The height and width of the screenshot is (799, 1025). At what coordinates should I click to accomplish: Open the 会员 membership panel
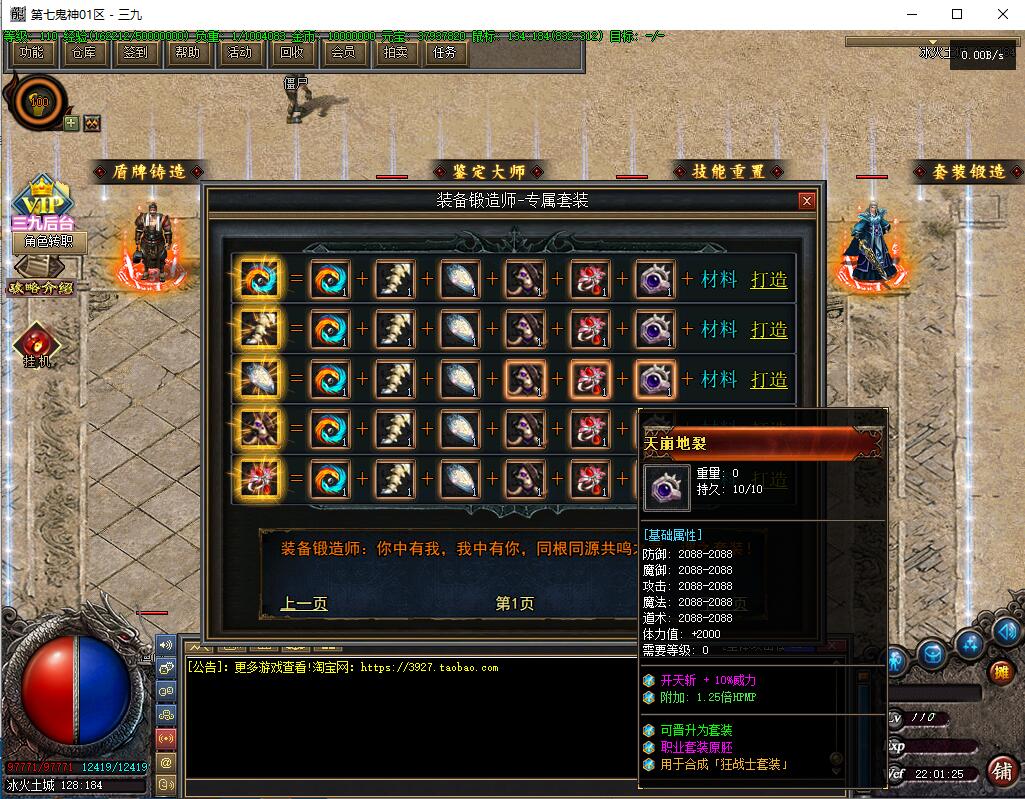tap(343, 53)
